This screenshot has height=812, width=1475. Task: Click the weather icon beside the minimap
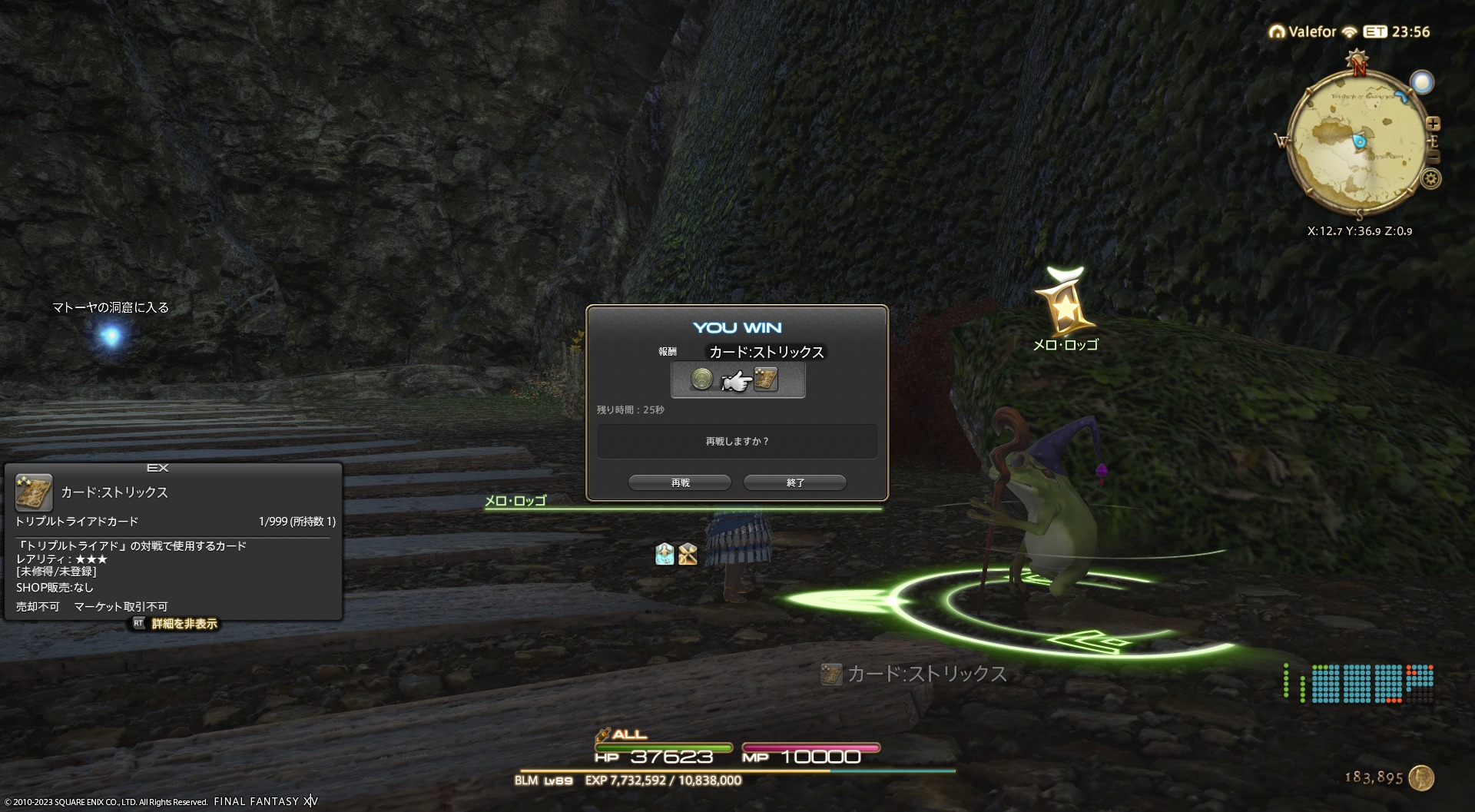point(1422,82)
